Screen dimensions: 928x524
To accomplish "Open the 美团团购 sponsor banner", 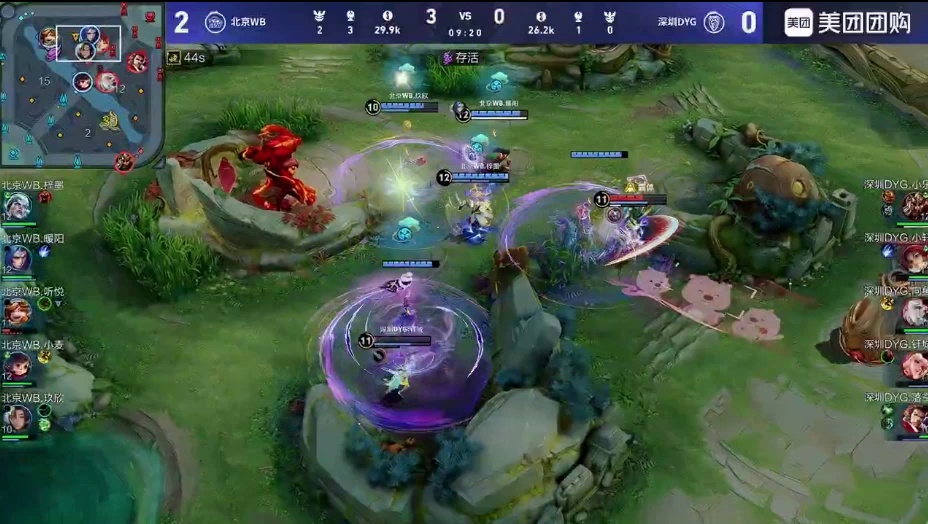I will tap(845, 22).
